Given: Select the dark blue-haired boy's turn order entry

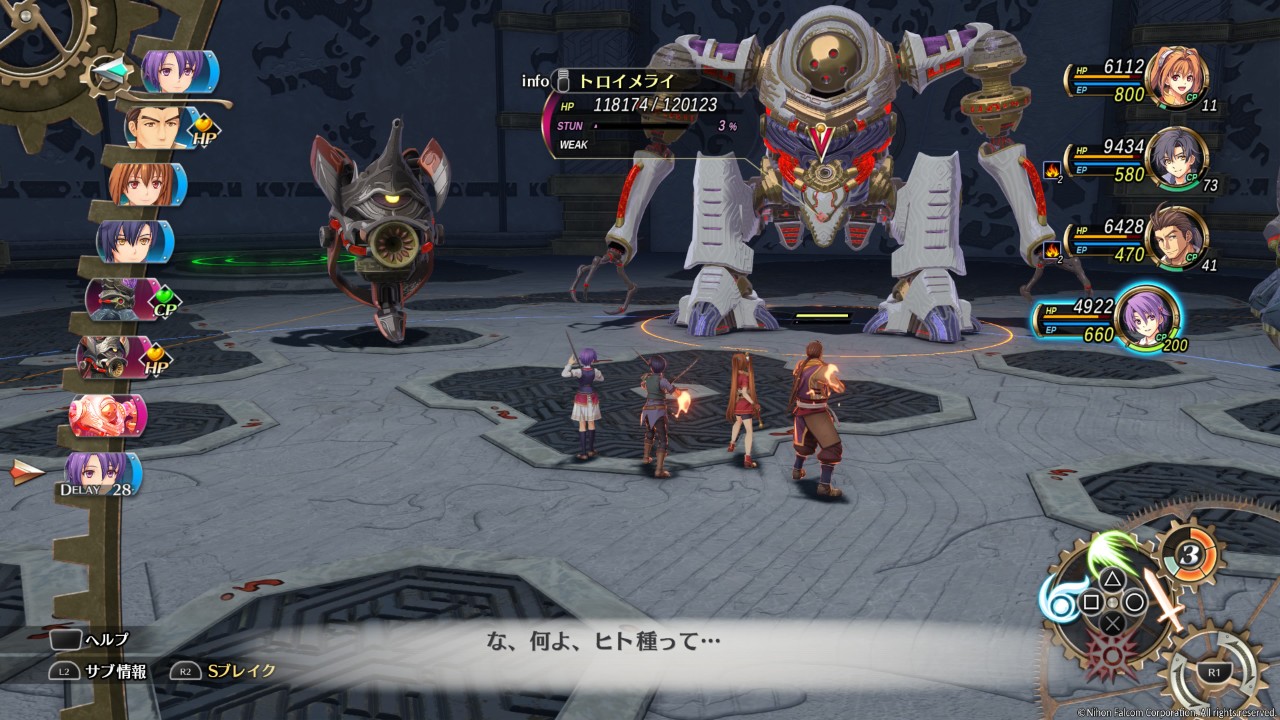Looking at the screenshot, I should click(134, 241).
